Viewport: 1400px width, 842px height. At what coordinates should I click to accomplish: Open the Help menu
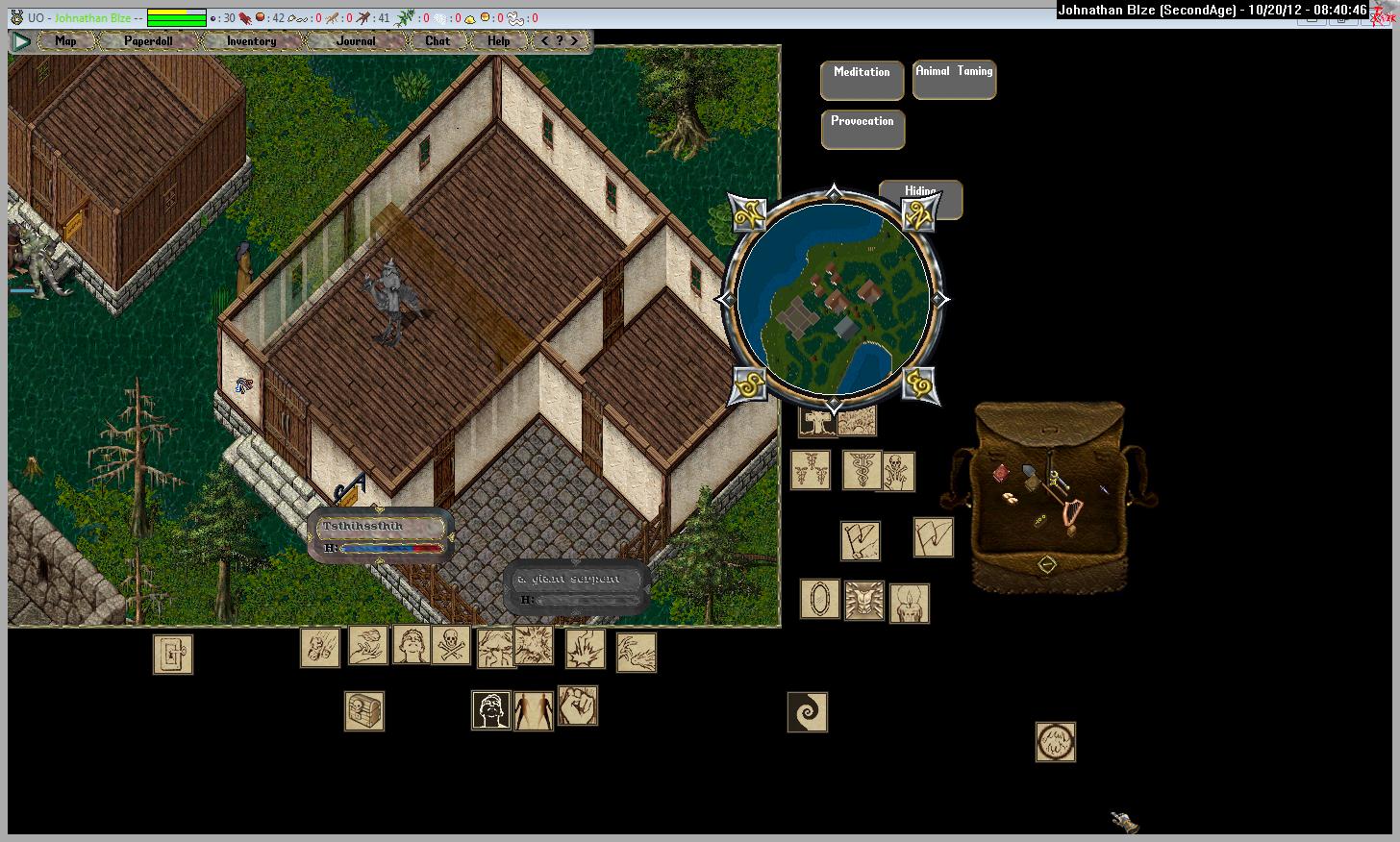coord(498,41)
